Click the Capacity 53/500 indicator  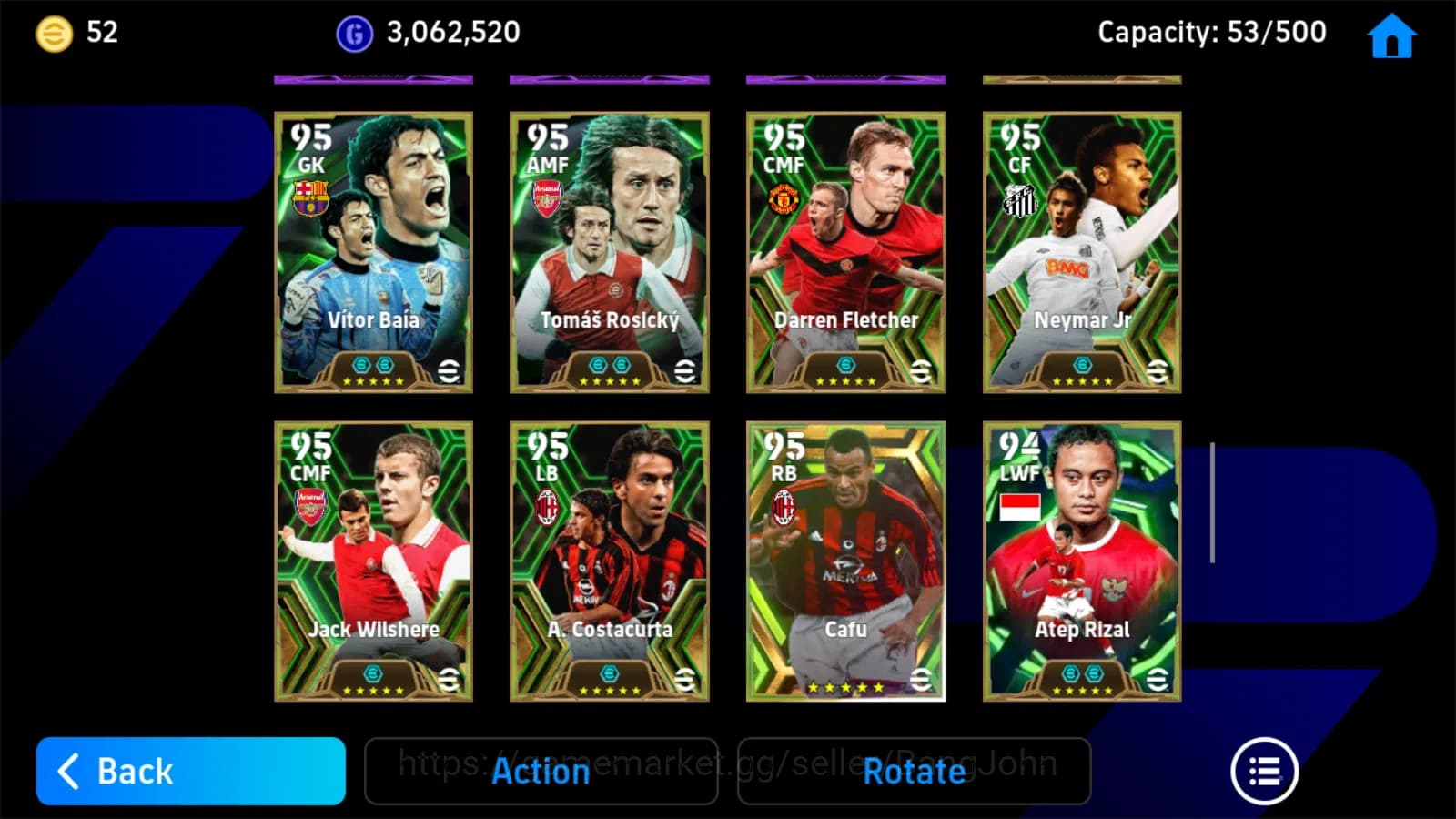tap(1210, 32)
